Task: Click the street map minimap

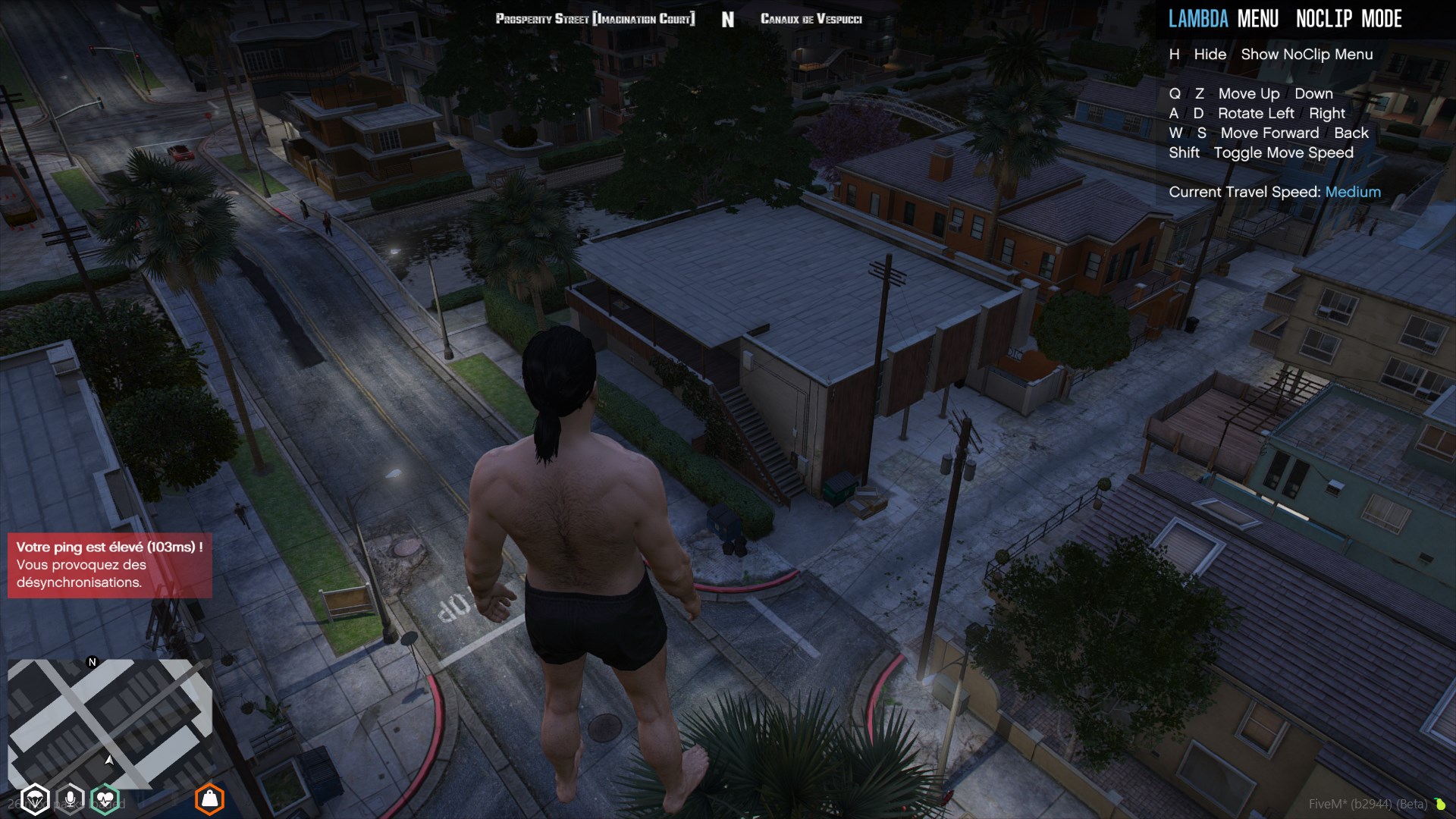Action: point(110,723)
